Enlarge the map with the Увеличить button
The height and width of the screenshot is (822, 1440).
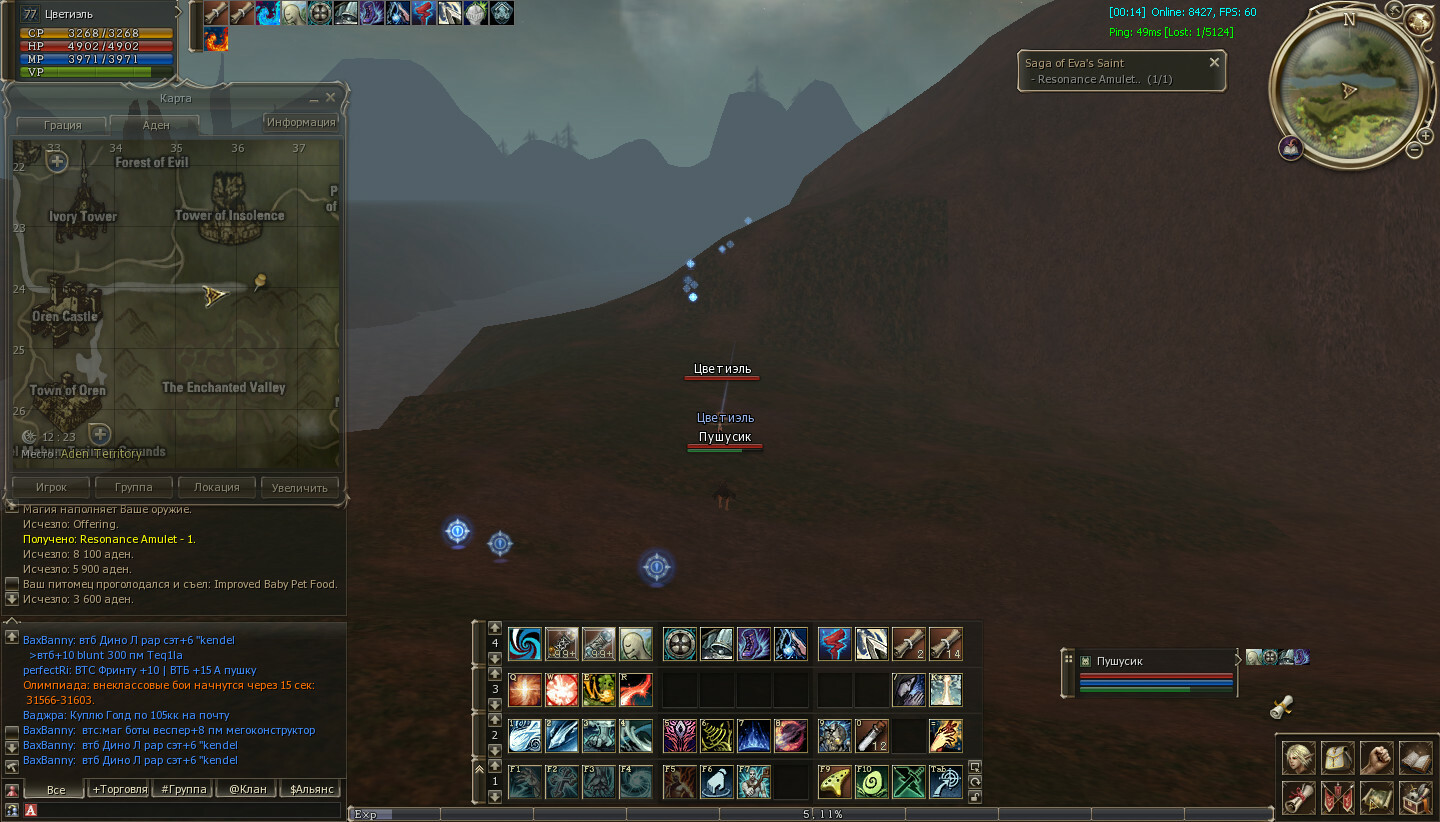pyautogui.click(x=300, y=487)
